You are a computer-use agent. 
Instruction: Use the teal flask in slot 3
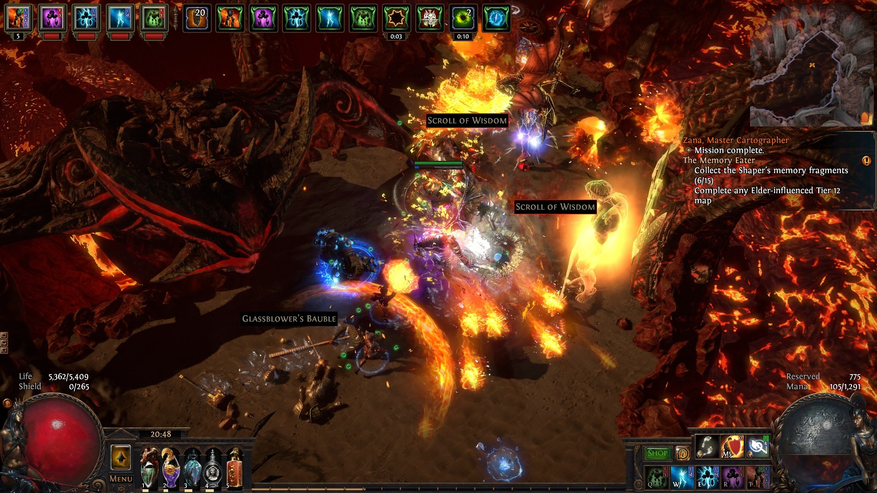point(192,466)
